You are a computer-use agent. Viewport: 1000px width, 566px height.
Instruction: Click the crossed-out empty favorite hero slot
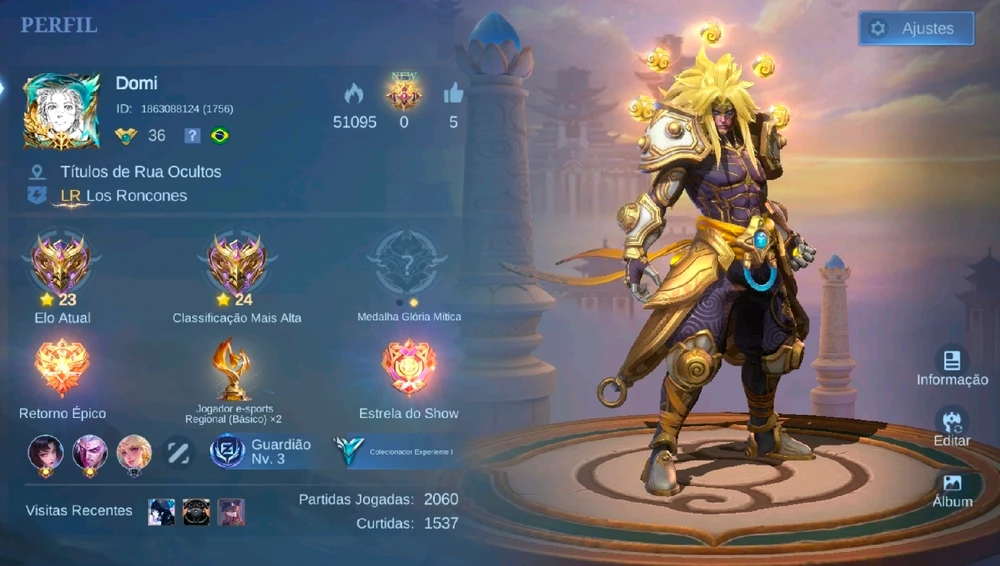click(178, 452)
